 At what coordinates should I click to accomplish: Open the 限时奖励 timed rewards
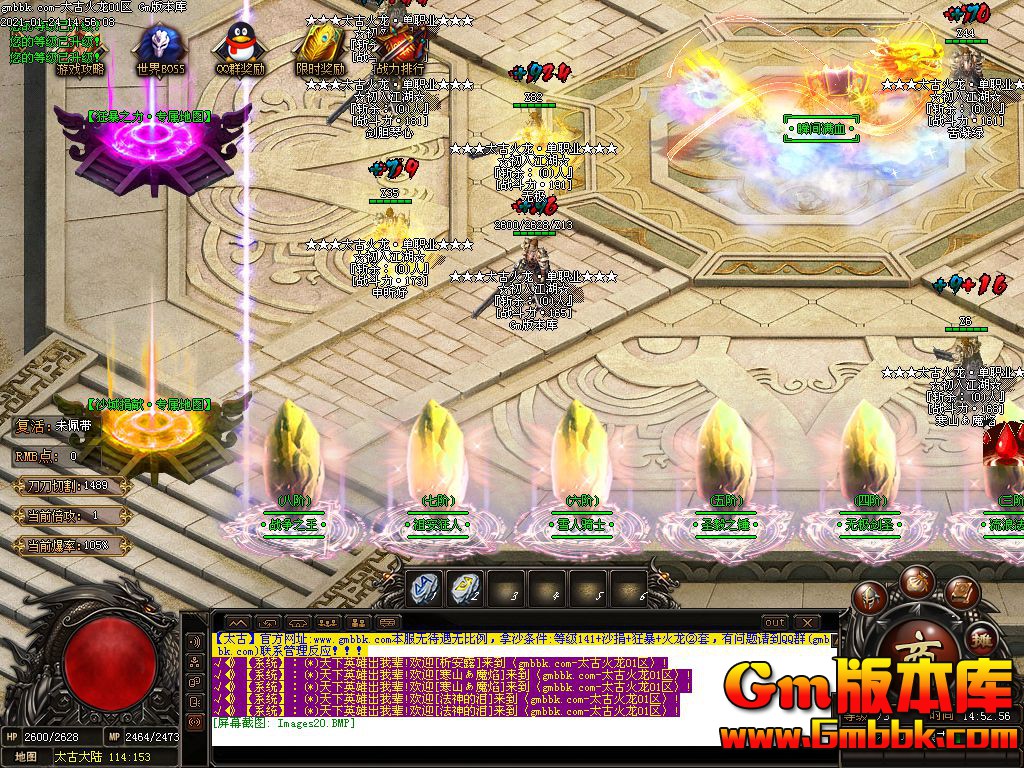320,50
